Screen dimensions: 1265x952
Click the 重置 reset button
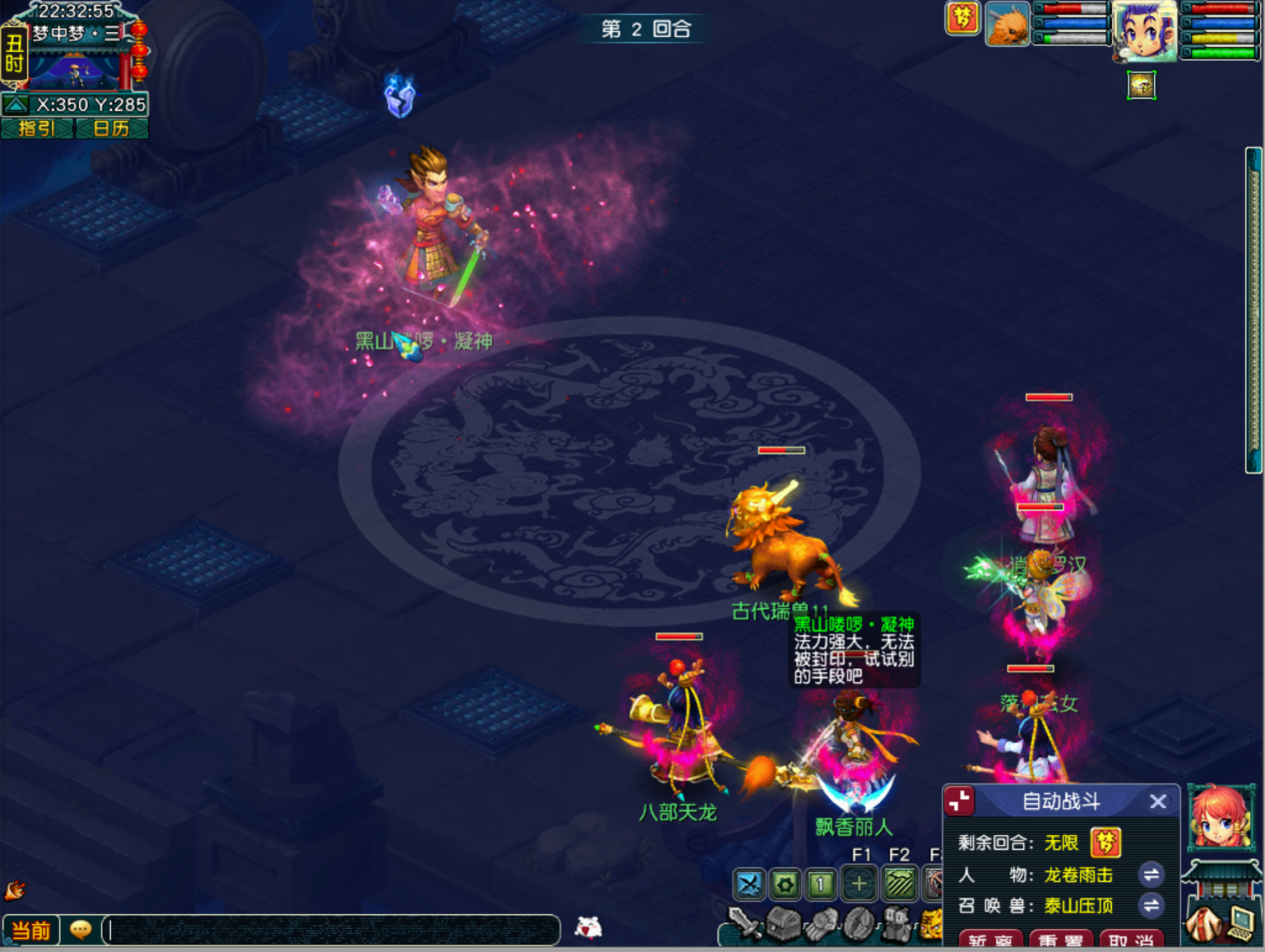tap(1060, 940)
